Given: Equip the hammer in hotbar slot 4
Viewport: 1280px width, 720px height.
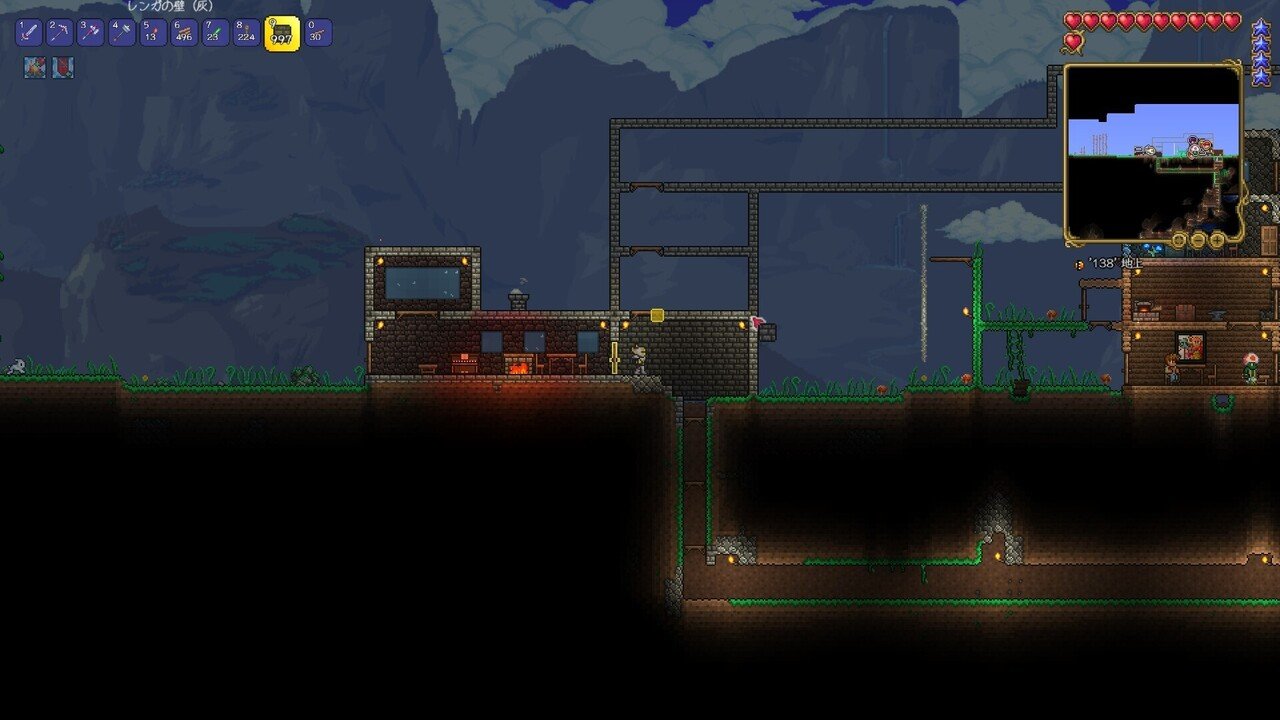Looking at the screenshot, I should (x=122, y=33).
